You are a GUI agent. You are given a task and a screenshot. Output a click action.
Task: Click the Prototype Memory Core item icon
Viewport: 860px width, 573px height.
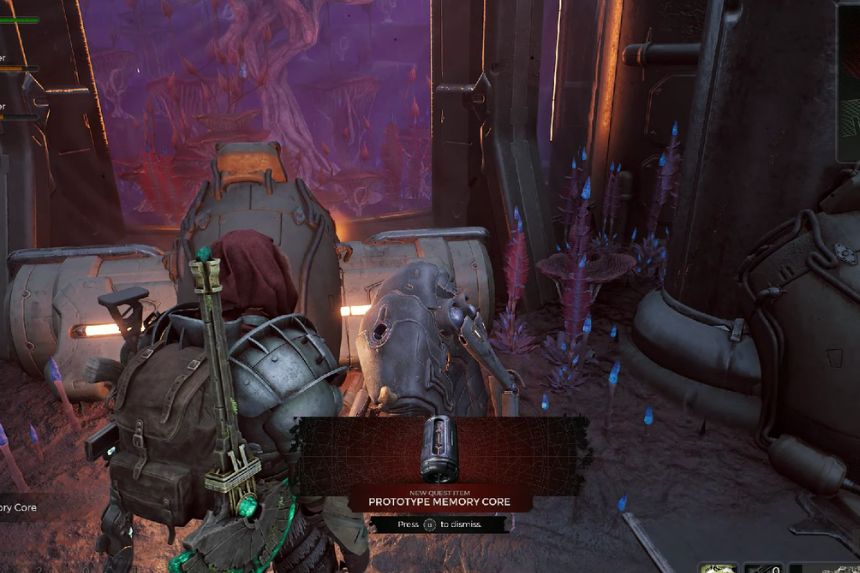[438, 449]
